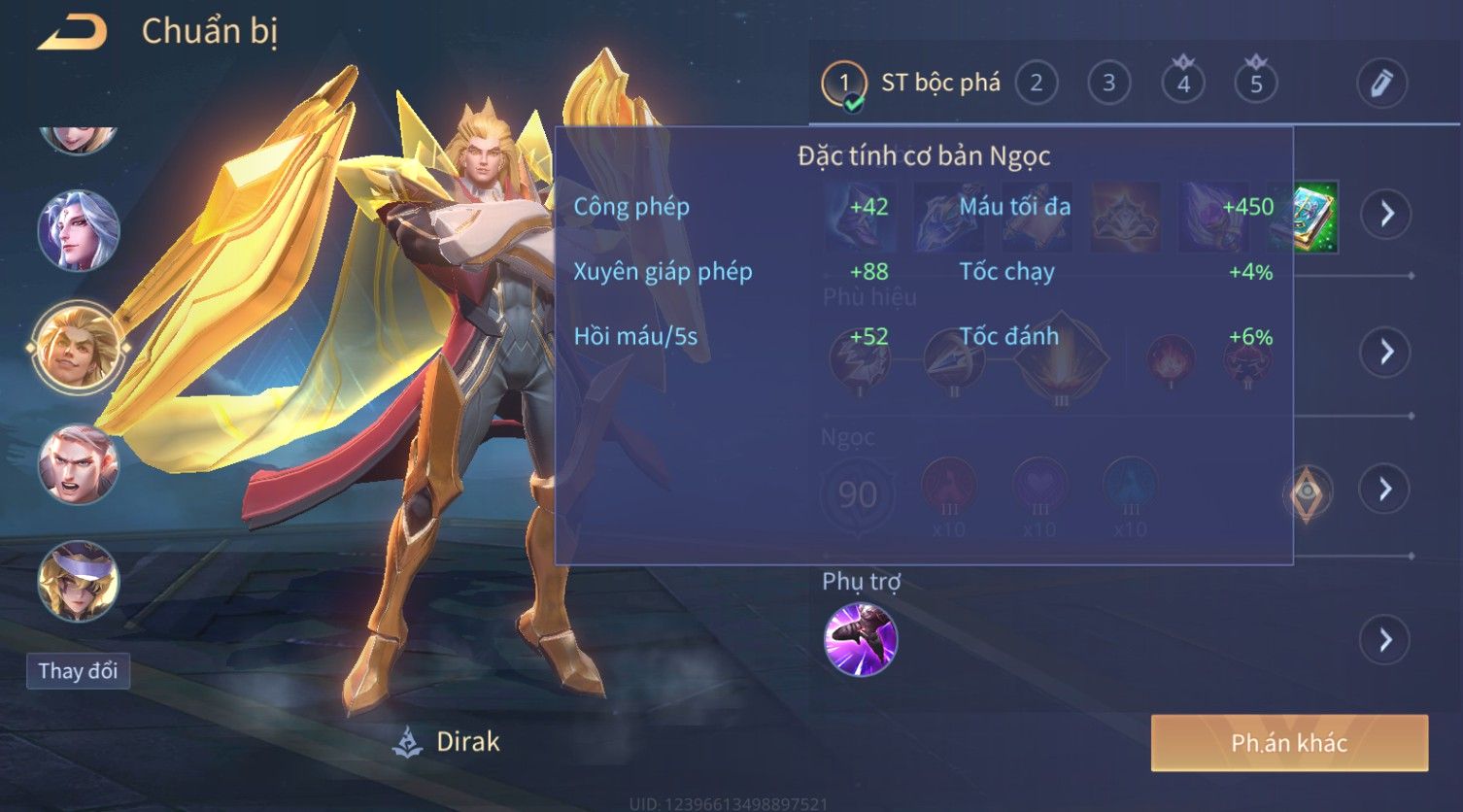
Task: Open the Ngọc settings arrow
Action: (x=1386, y=489)
